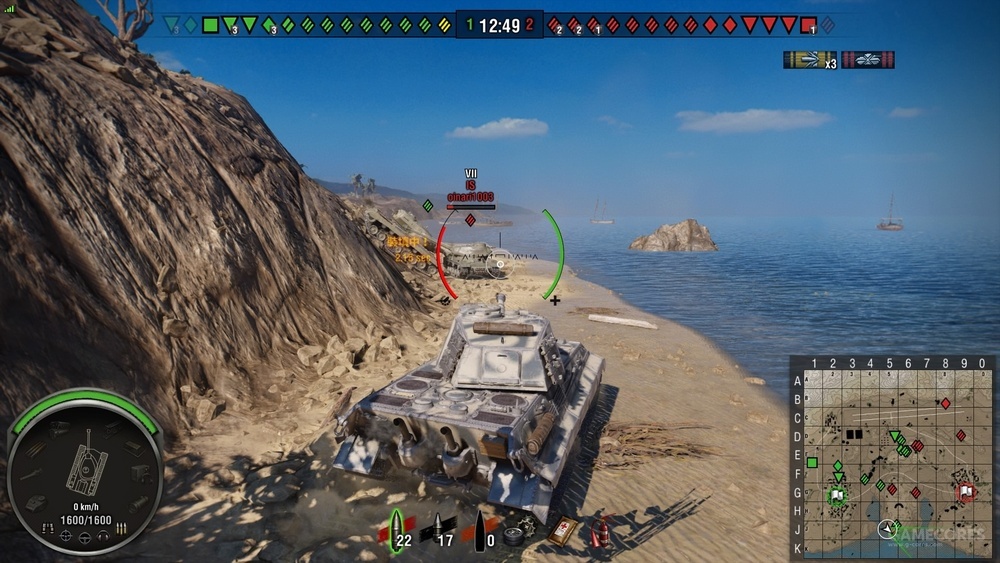Viewport: 1000px width, 563px height.
Task: Ping the green allied base flag on minimap
Action: pyautogui.click(x=837, y=494)
